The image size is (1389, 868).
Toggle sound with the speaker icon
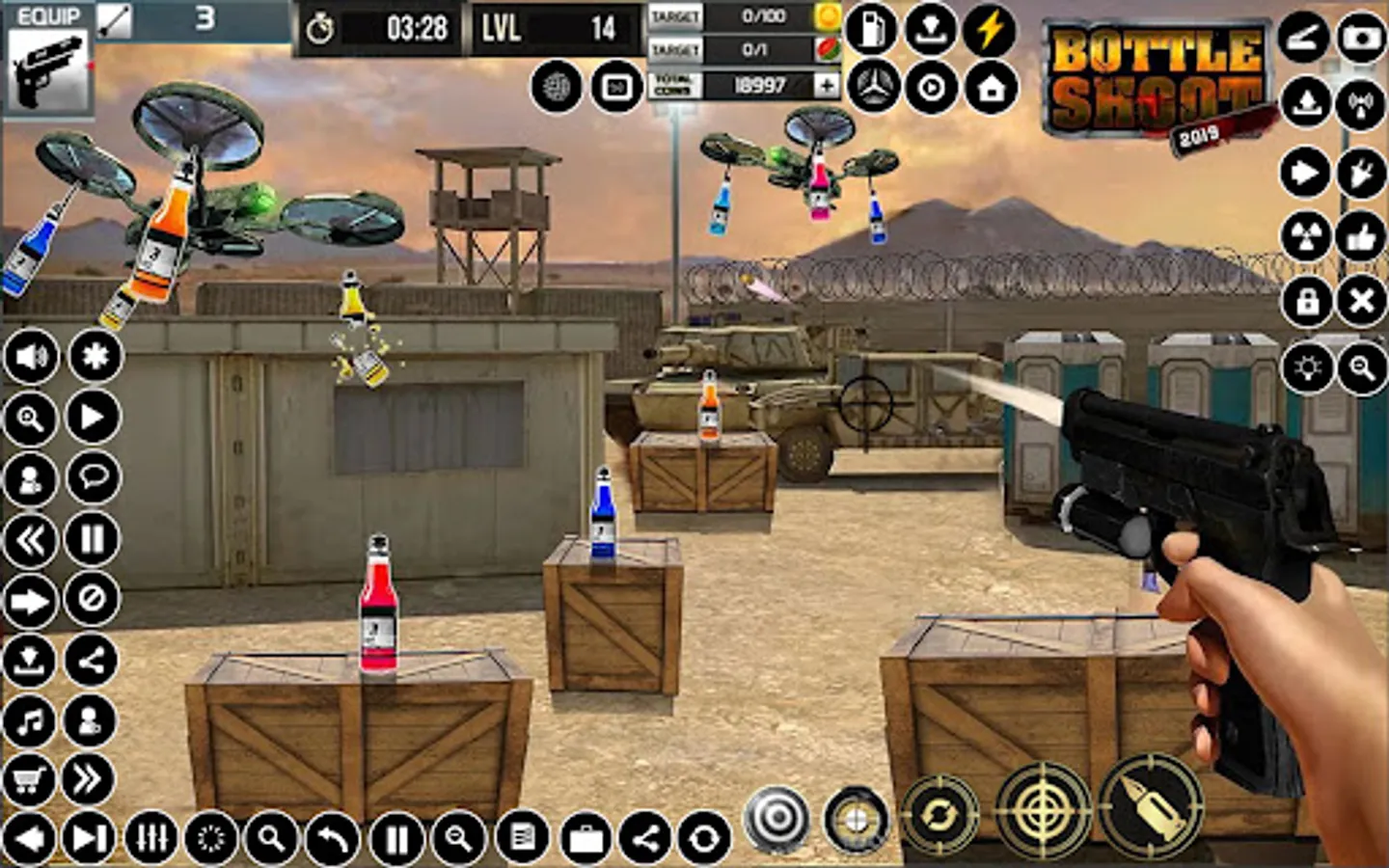[x=31, y=357]
